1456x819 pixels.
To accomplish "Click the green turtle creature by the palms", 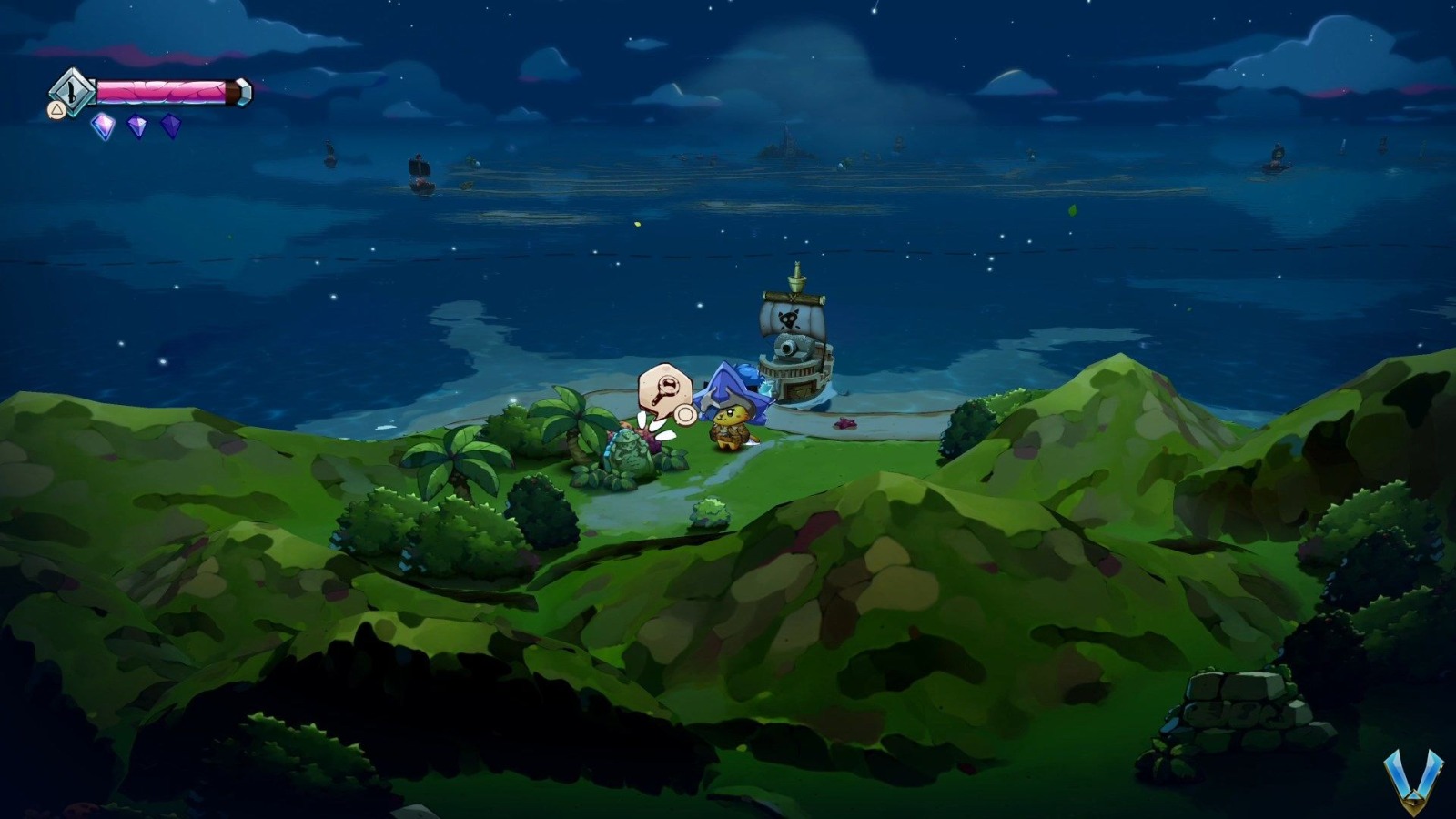I will (626, 452).
